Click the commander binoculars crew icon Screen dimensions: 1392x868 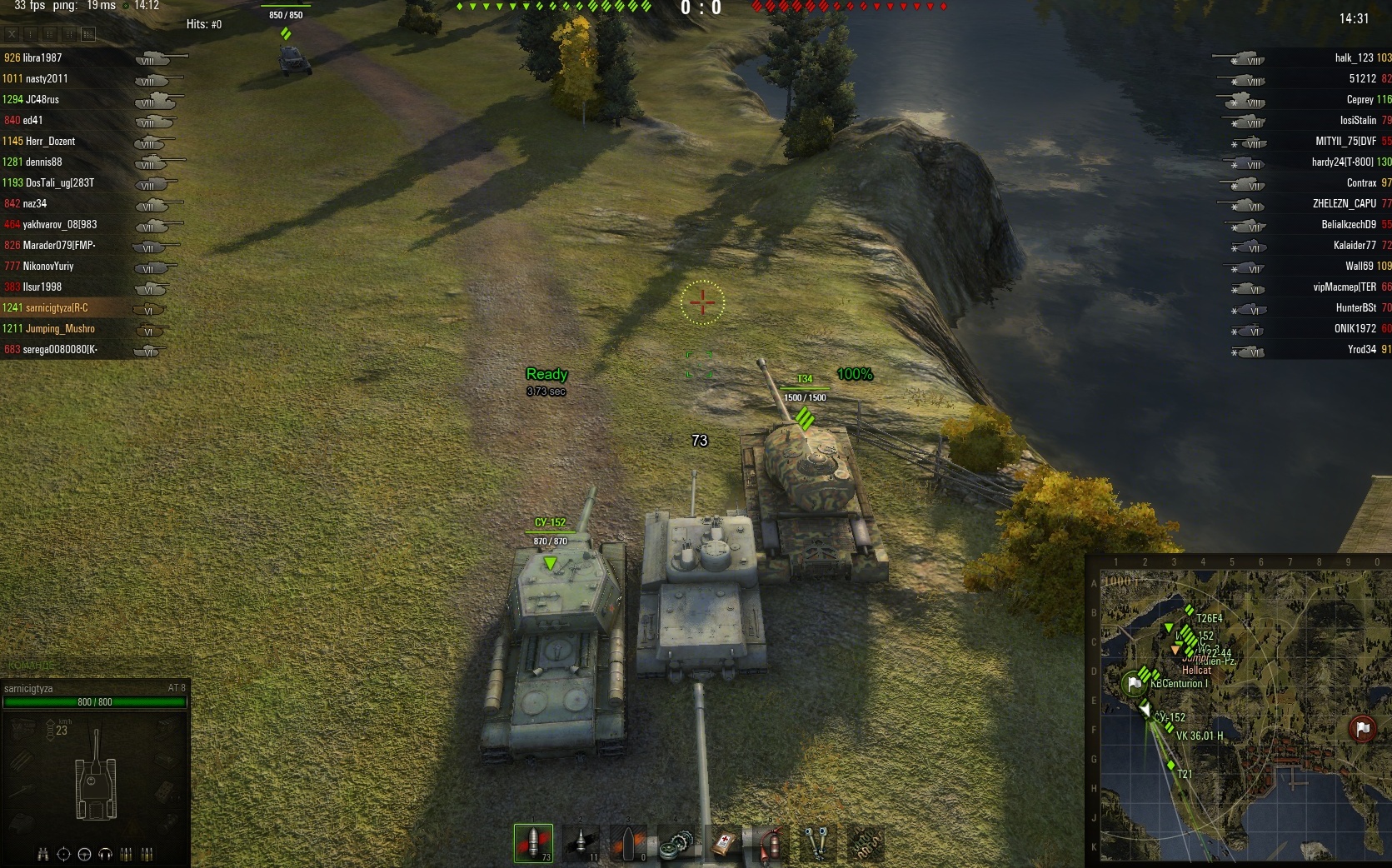pyautogui.click(x=42, y=854)
